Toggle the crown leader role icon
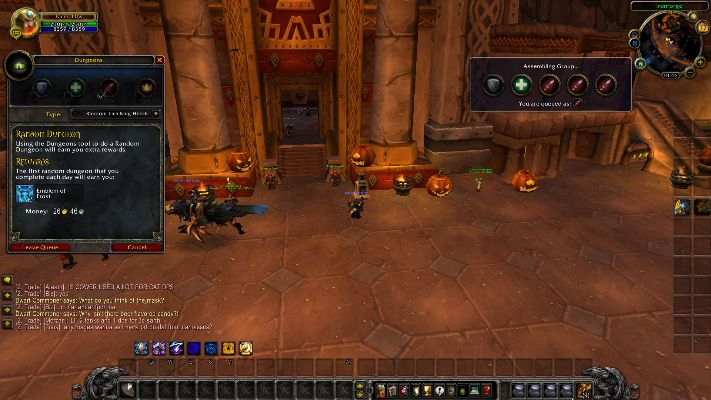711x400 pixels. (x=146, y=88)
